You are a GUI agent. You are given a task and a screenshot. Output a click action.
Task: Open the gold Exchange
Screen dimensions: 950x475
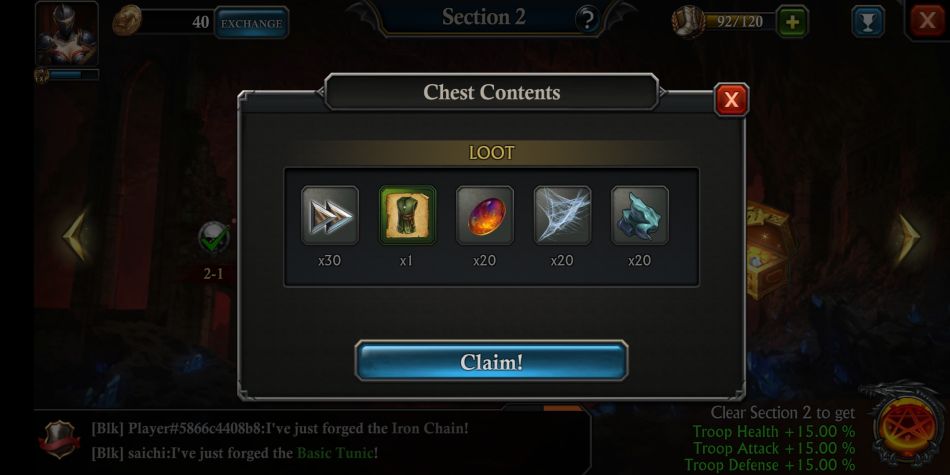coord(251,23)
